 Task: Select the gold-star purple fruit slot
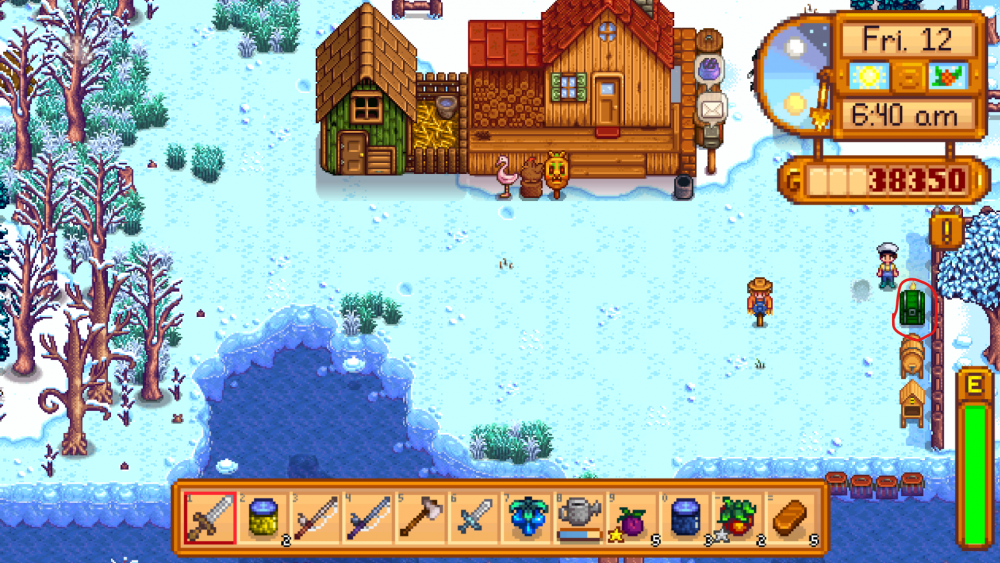point(632,518)
